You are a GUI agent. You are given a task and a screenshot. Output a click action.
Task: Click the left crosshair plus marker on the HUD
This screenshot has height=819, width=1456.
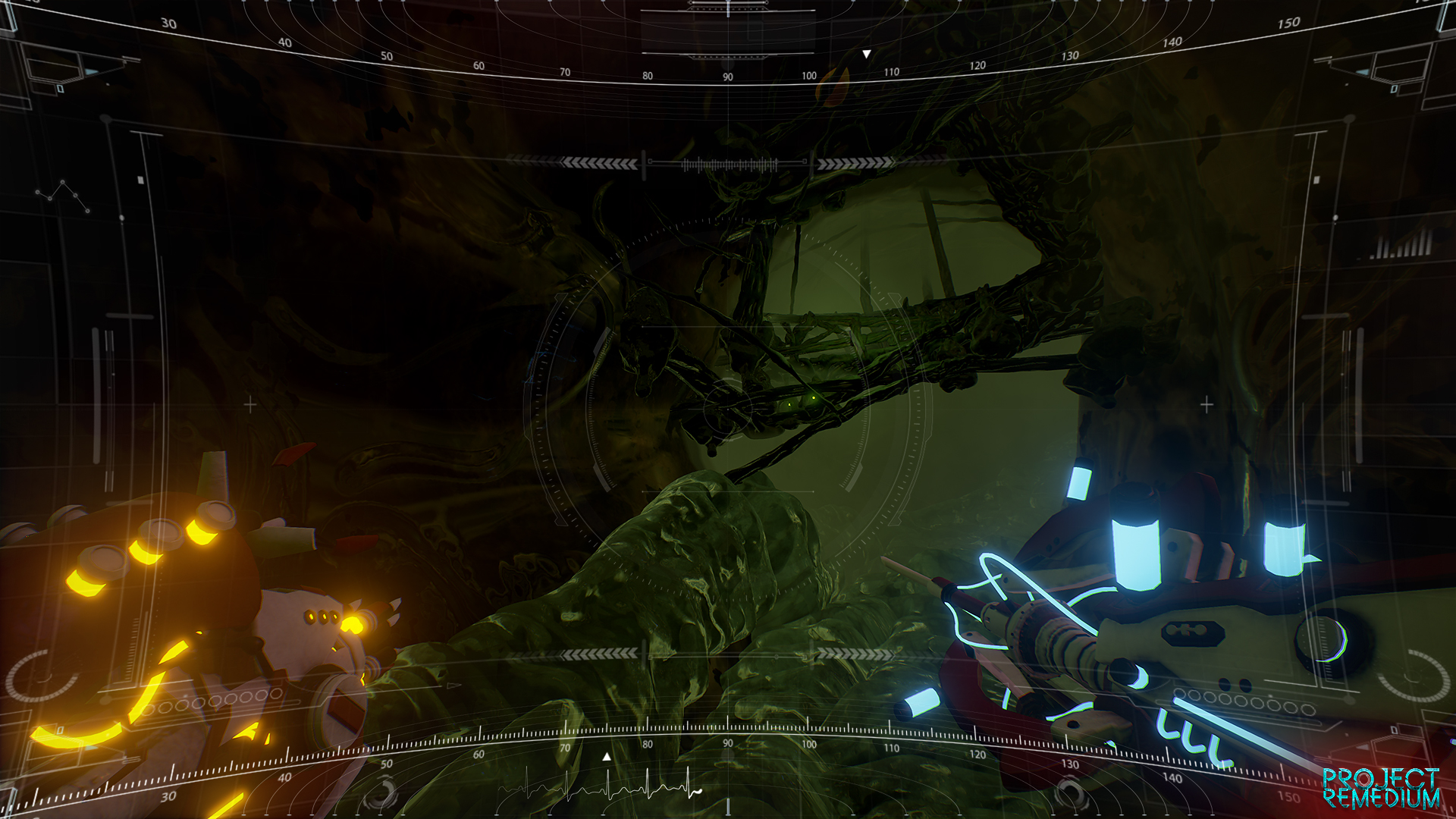[x=249, y=405]
